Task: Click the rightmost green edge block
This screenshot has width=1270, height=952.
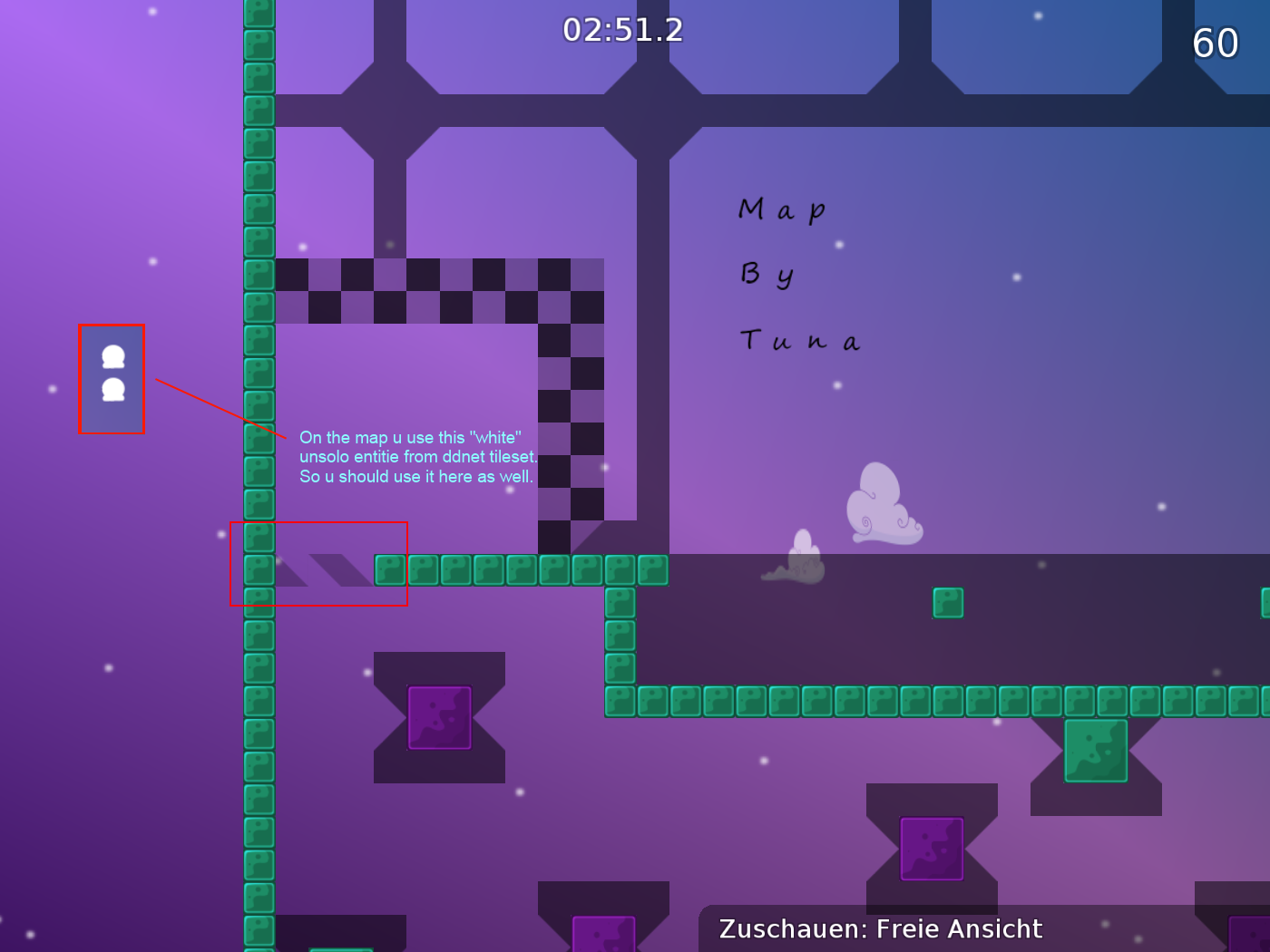Action: tap(1265, 601)
